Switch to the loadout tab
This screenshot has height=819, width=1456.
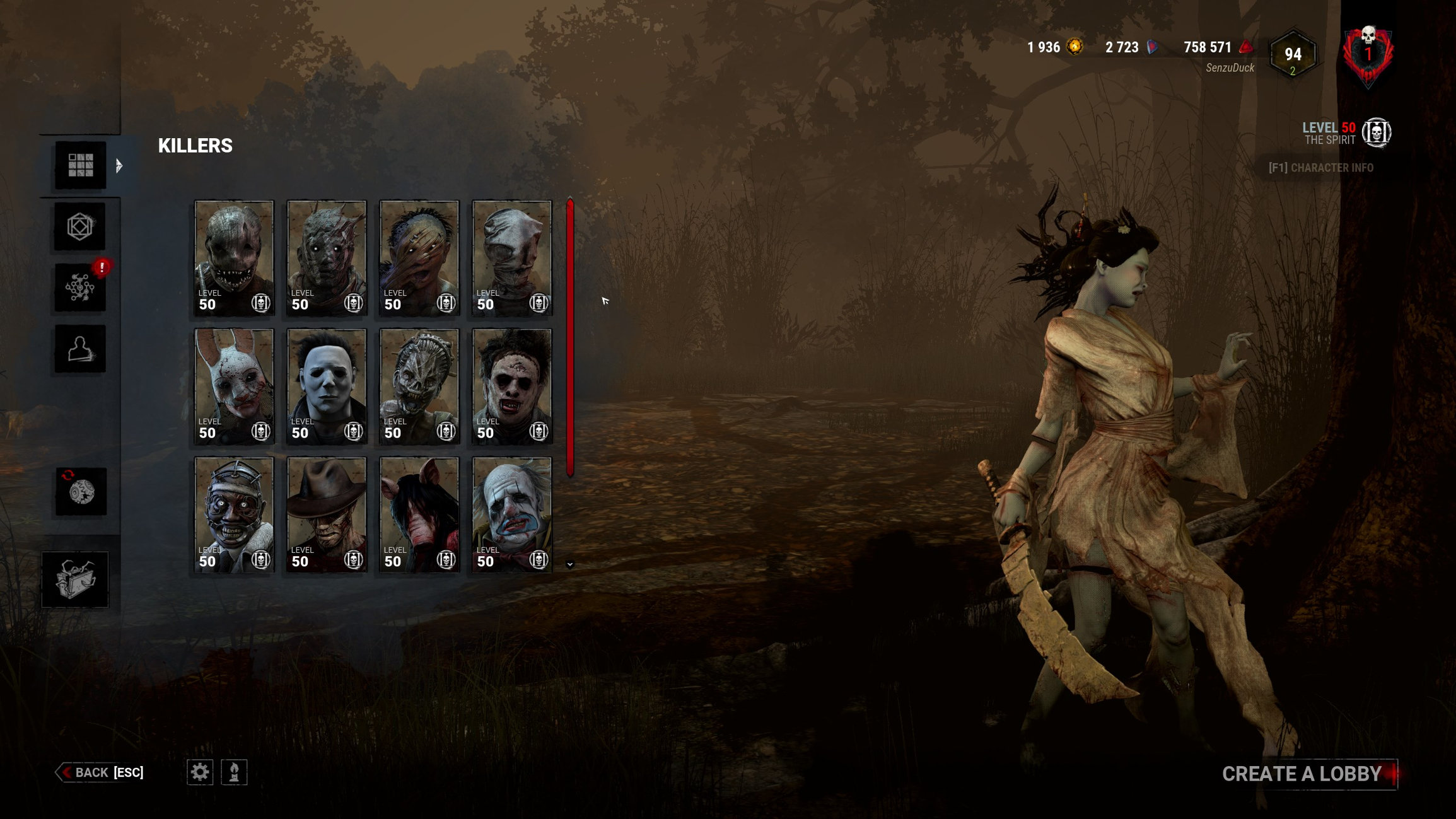80,226
